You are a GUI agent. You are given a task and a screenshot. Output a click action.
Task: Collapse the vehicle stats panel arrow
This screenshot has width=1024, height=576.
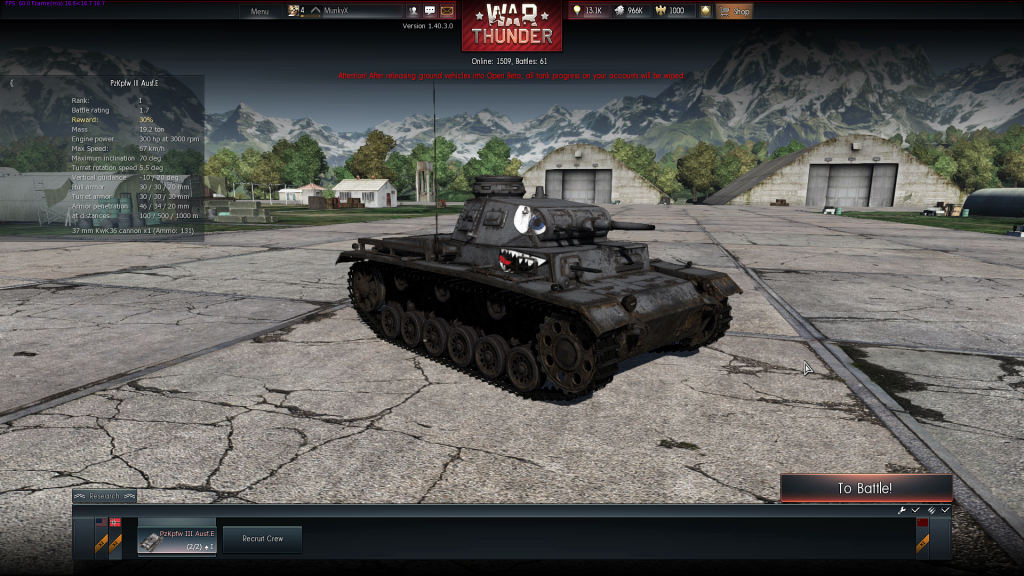(11, 83)
